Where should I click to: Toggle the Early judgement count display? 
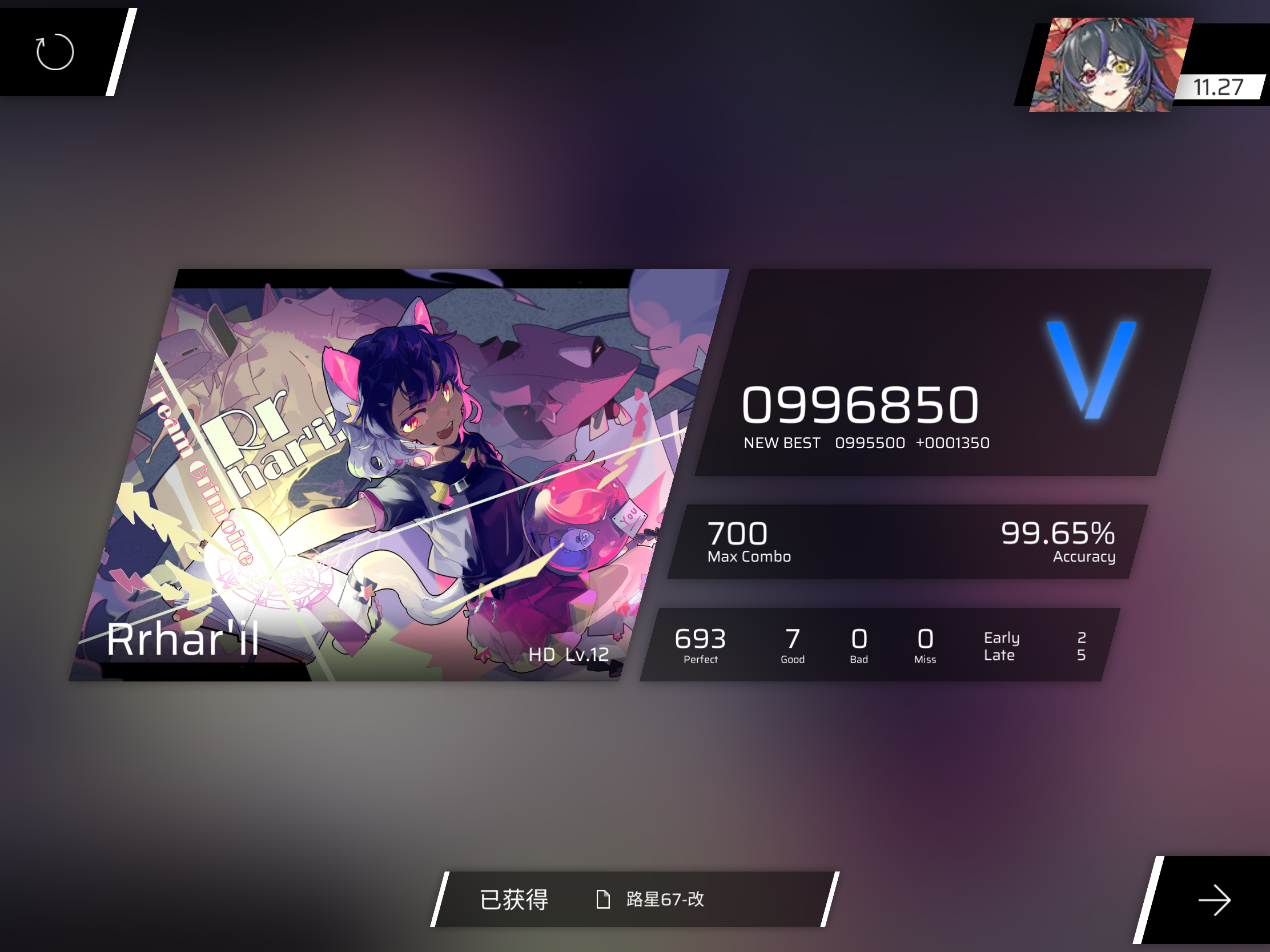click(x=1001, y=637)
